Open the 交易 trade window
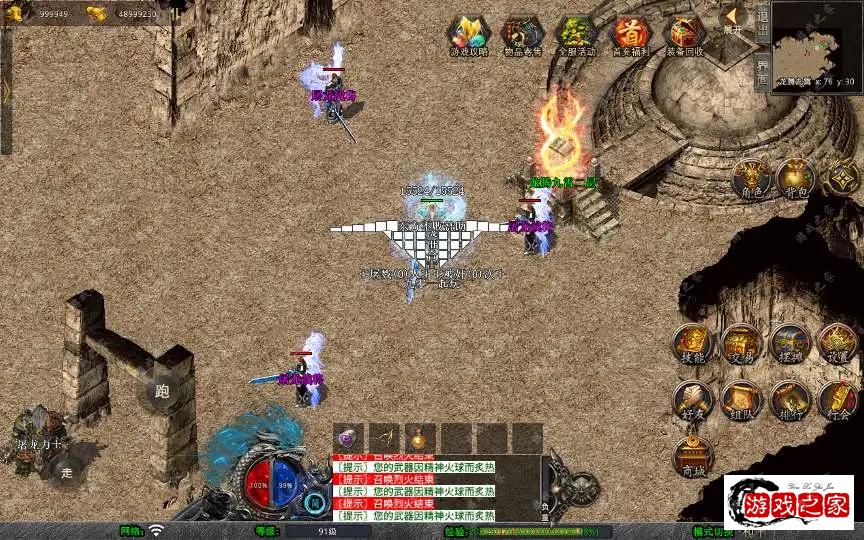 (x=741, y=345)
